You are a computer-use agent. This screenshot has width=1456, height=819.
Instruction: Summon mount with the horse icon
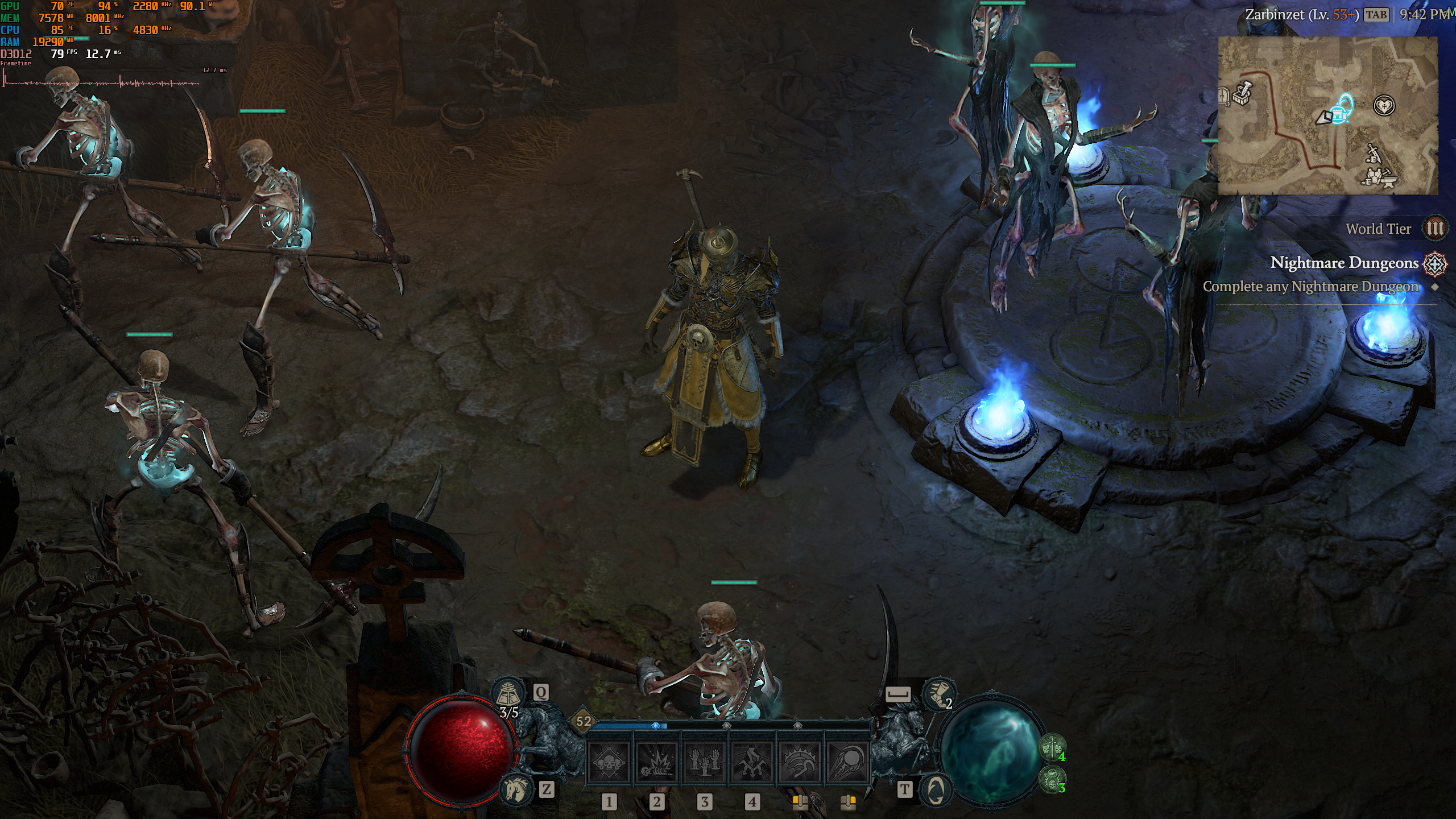click(515, 788)
